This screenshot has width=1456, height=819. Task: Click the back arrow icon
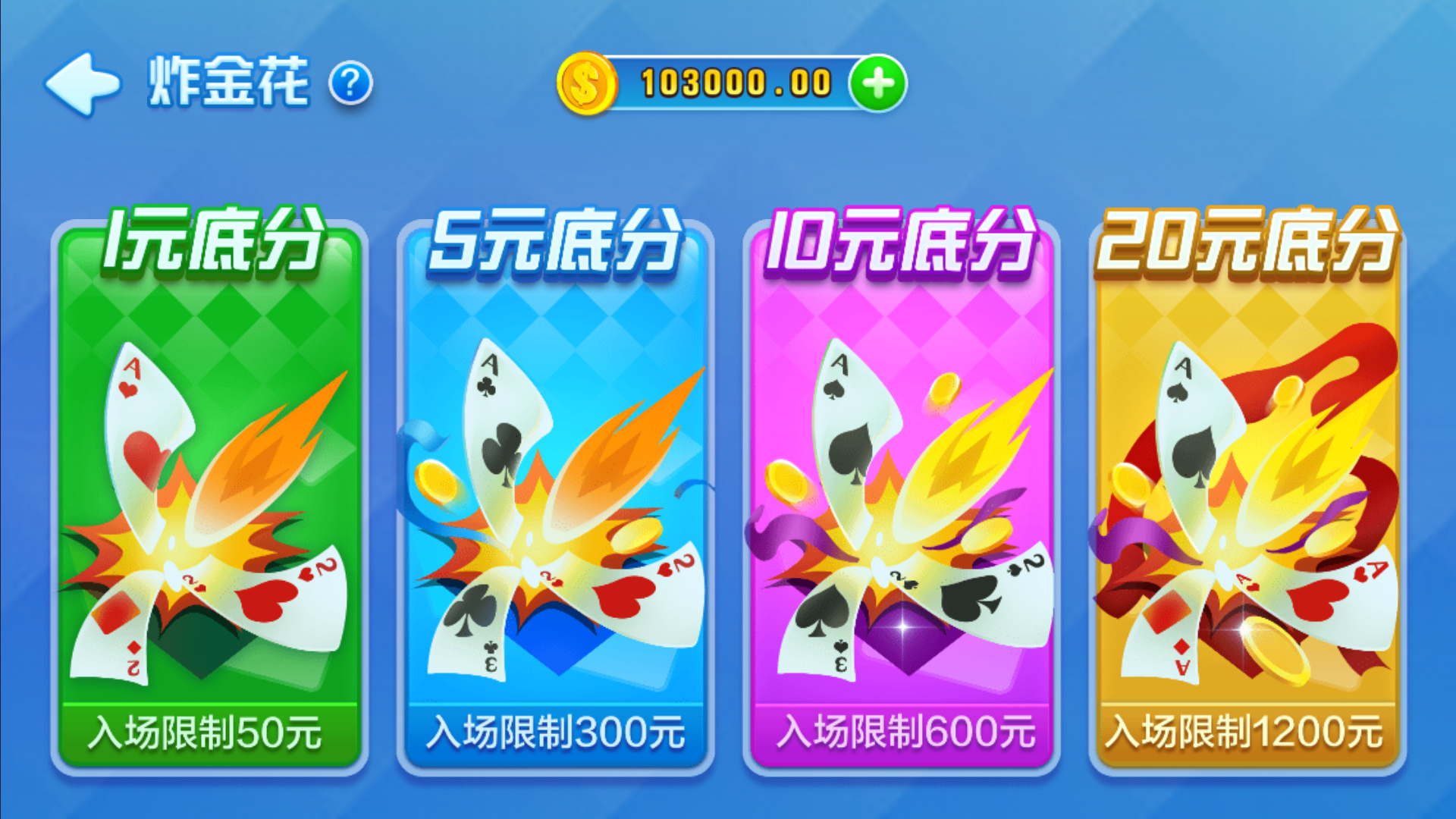[83, 83]
